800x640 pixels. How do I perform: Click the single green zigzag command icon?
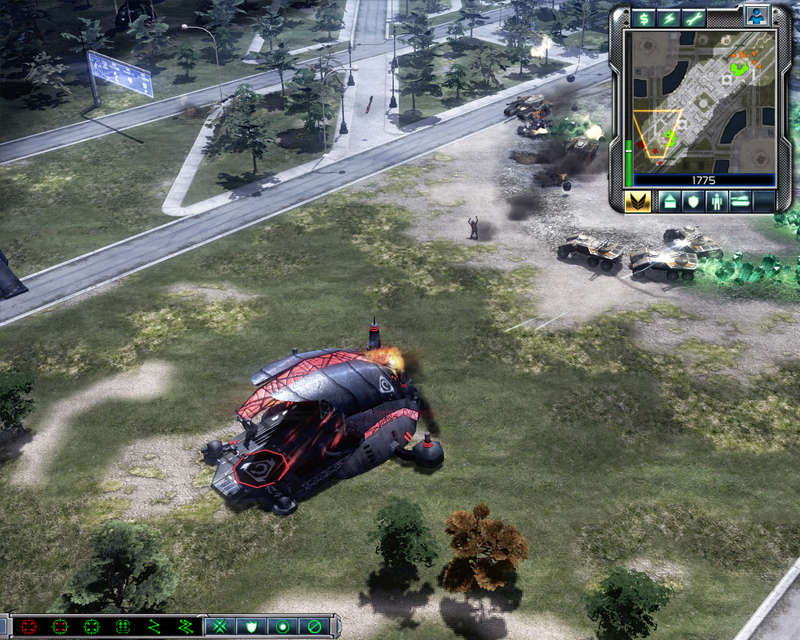point(155,627)
